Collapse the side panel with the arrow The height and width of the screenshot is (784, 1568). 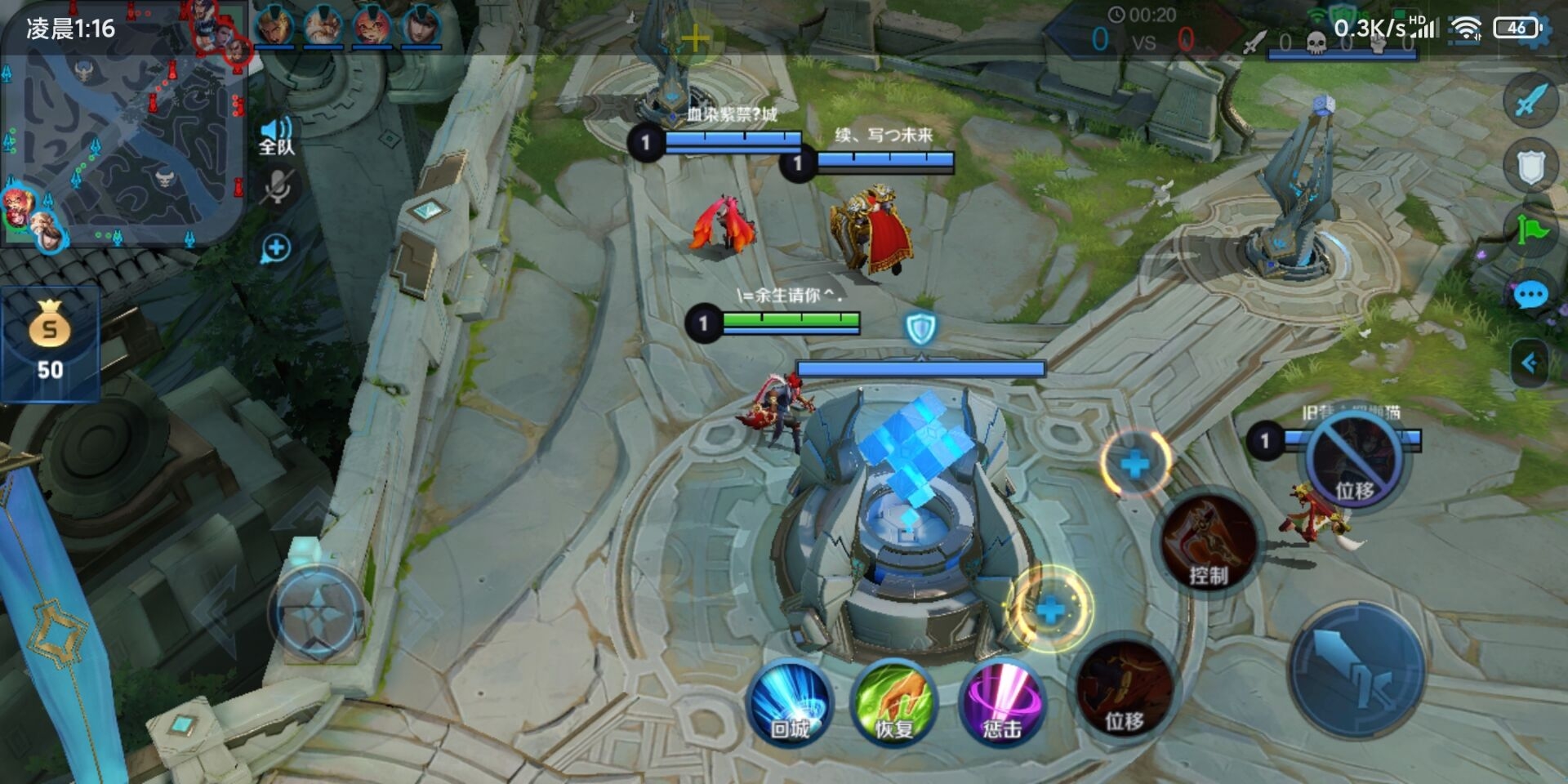pos(1530,363)
